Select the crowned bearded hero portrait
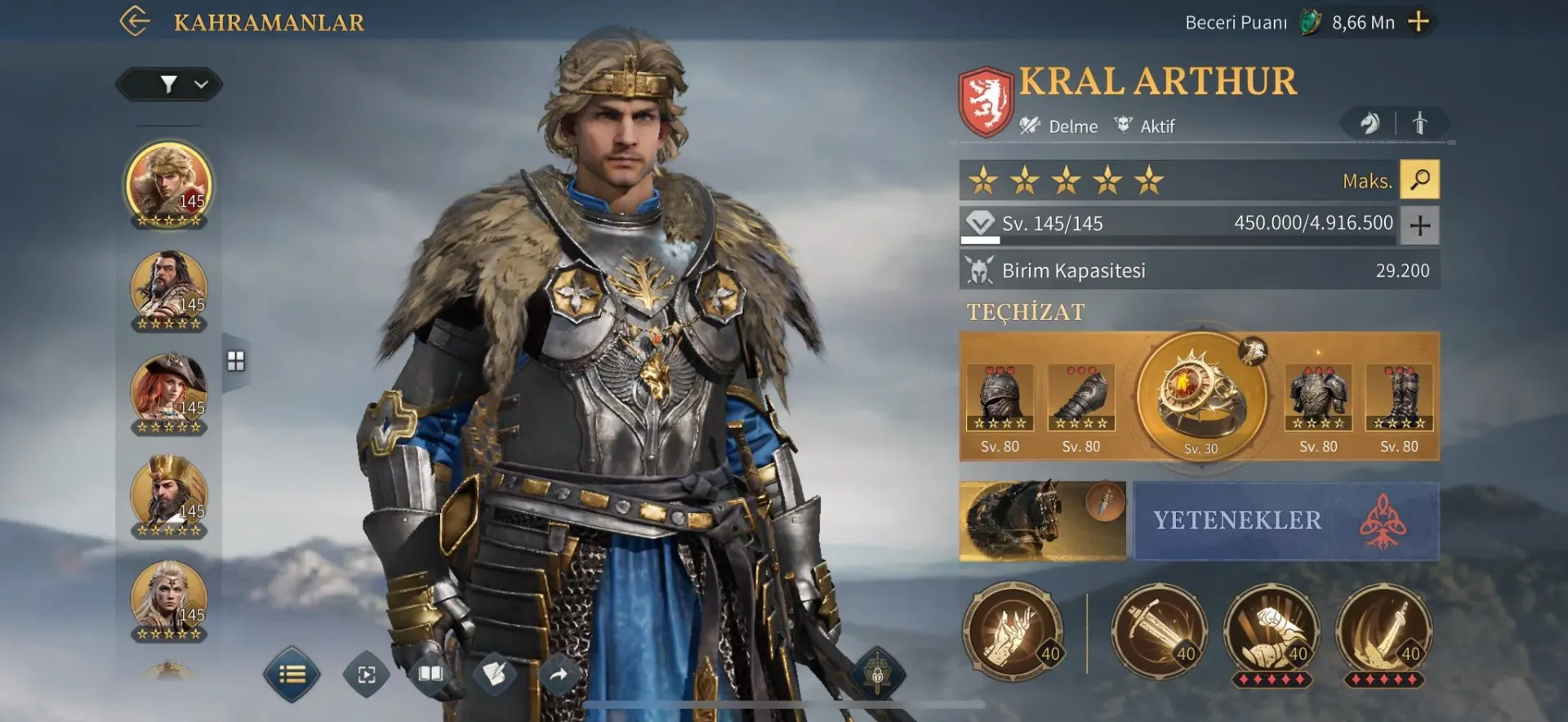This screenshot has width=1568, height=722. click(169, 494)
